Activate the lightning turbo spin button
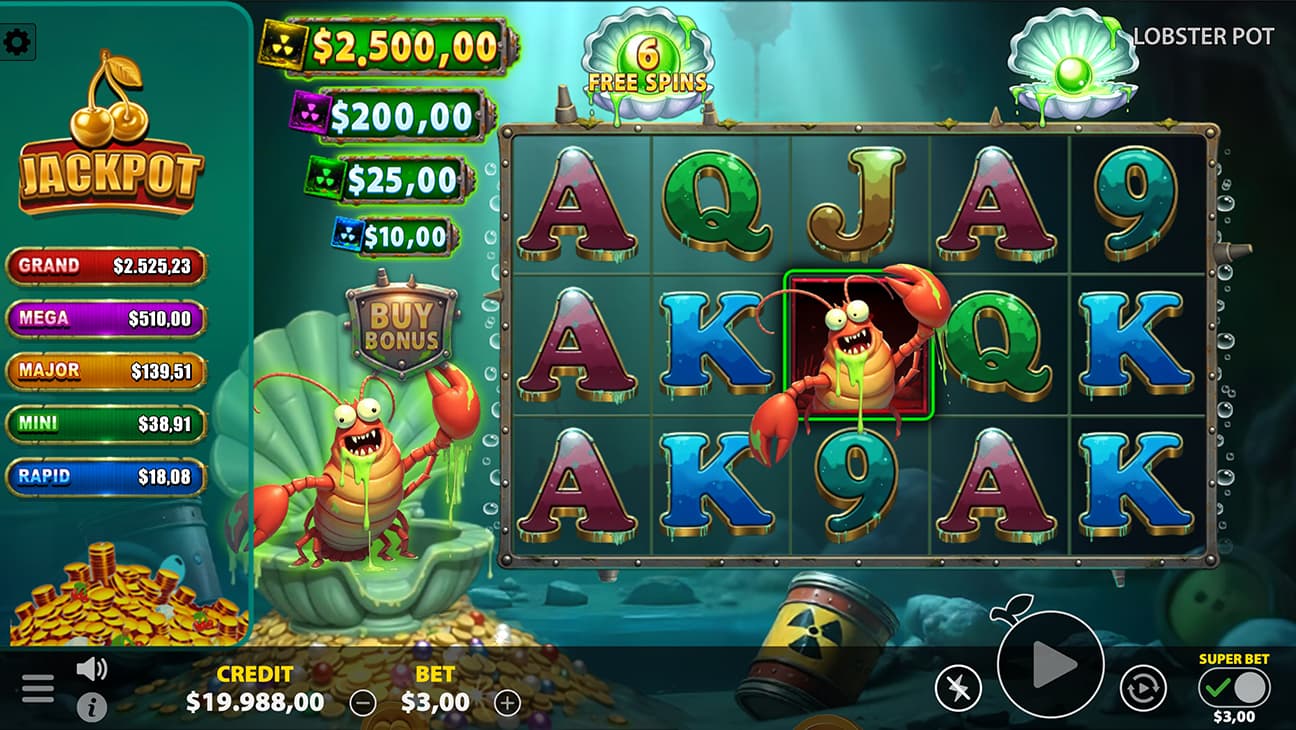Viewport: 1296px width, 730px height. (x=957, y=689)
